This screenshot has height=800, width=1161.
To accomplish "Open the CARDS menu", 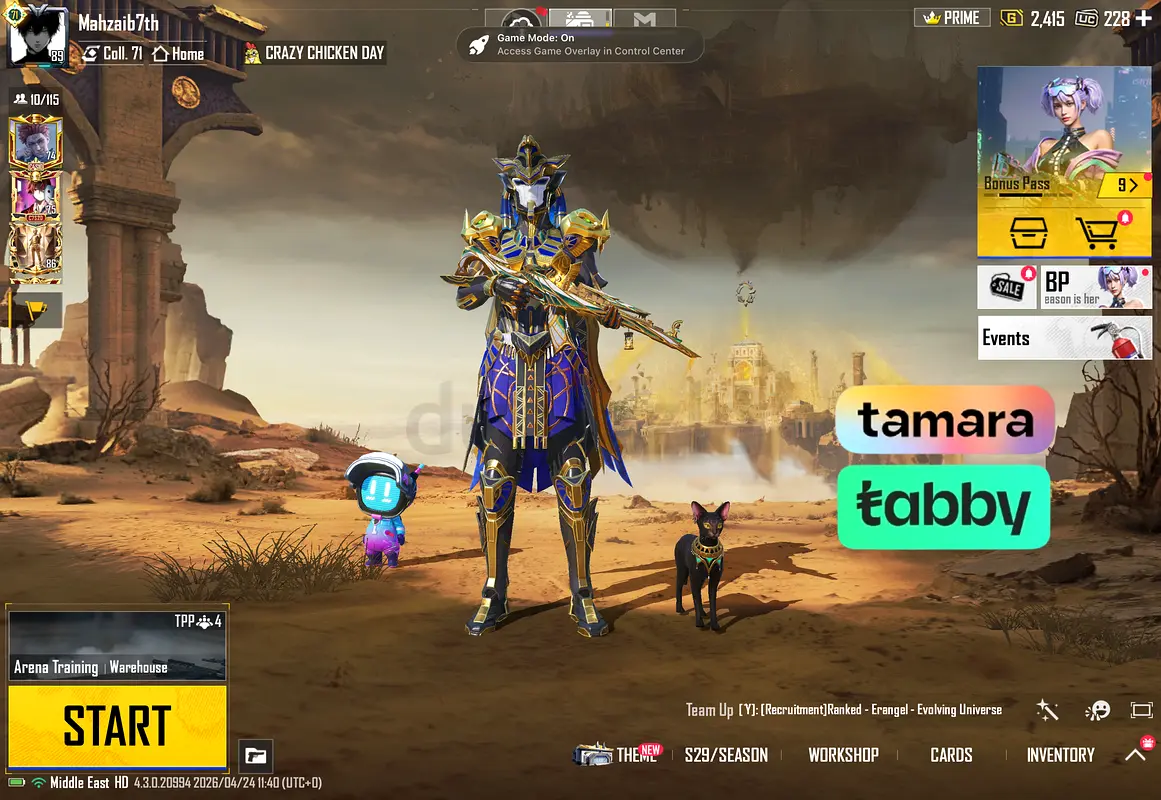I will click(x=951, y=755).
